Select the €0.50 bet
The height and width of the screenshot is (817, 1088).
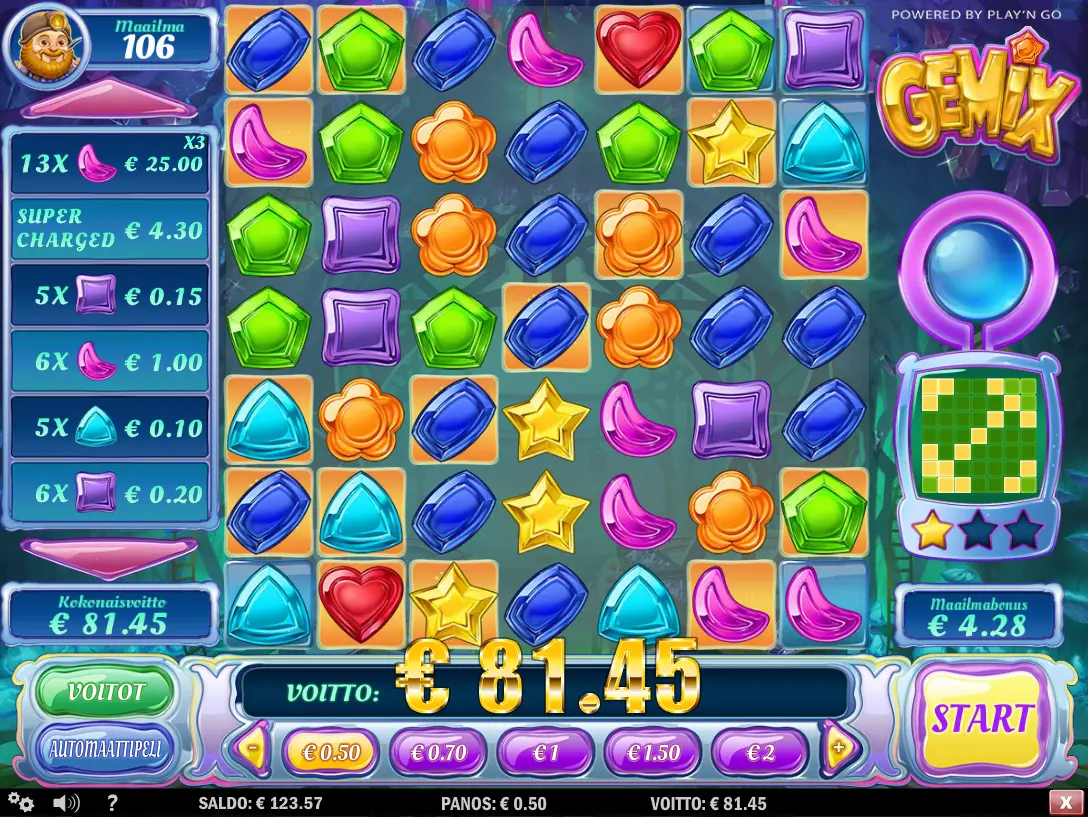coord(330,752)
